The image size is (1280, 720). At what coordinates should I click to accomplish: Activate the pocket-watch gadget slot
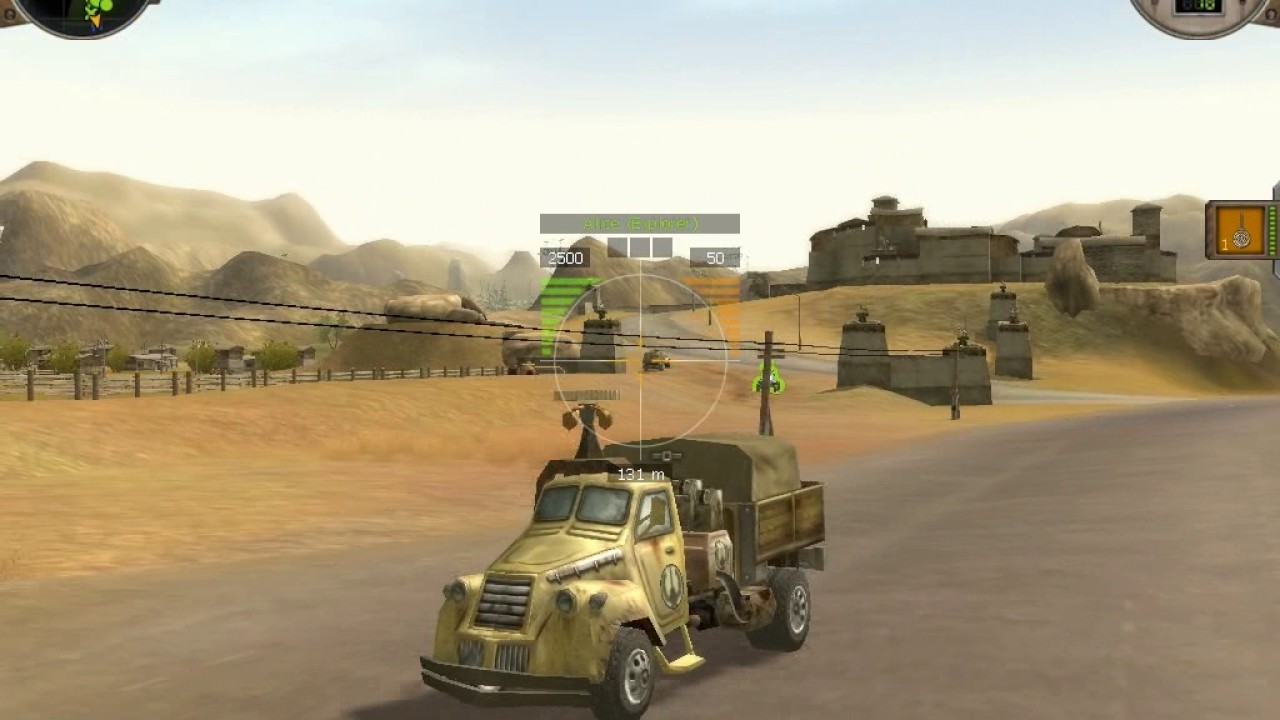click(x=1240, y=238)
